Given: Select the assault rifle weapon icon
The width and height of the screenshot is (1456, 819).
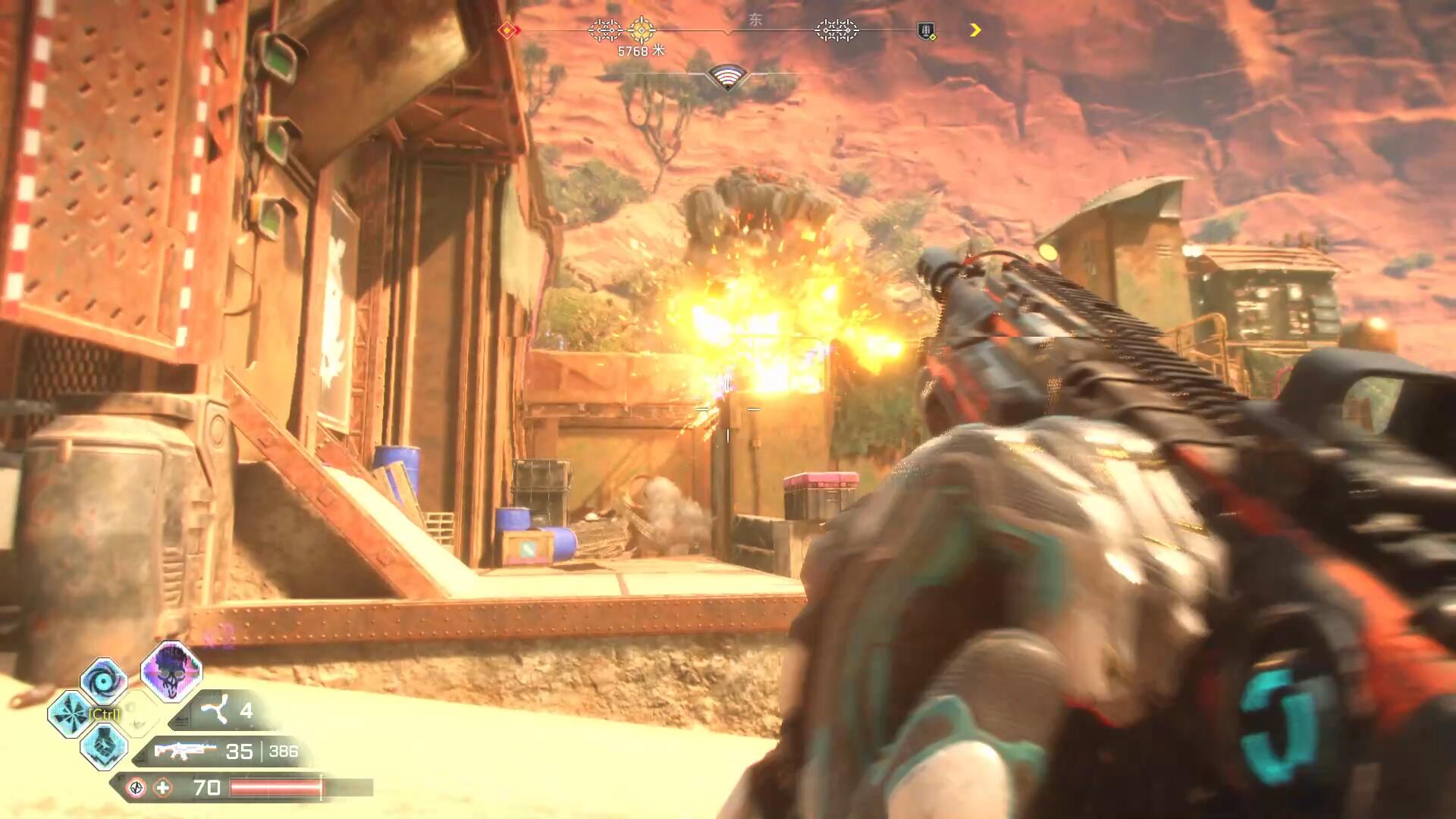Looking at the screenshot, I should 184,751.
